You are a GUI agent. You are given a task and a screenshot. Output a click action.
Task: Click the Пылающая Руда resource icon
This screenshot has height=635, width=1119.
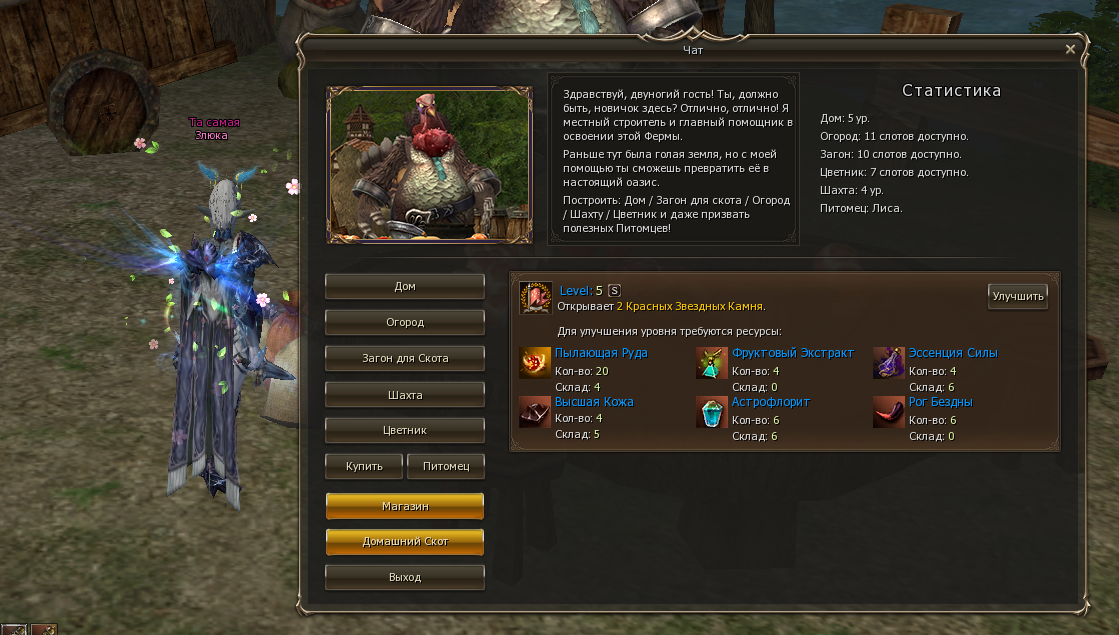tap(535, 363)
